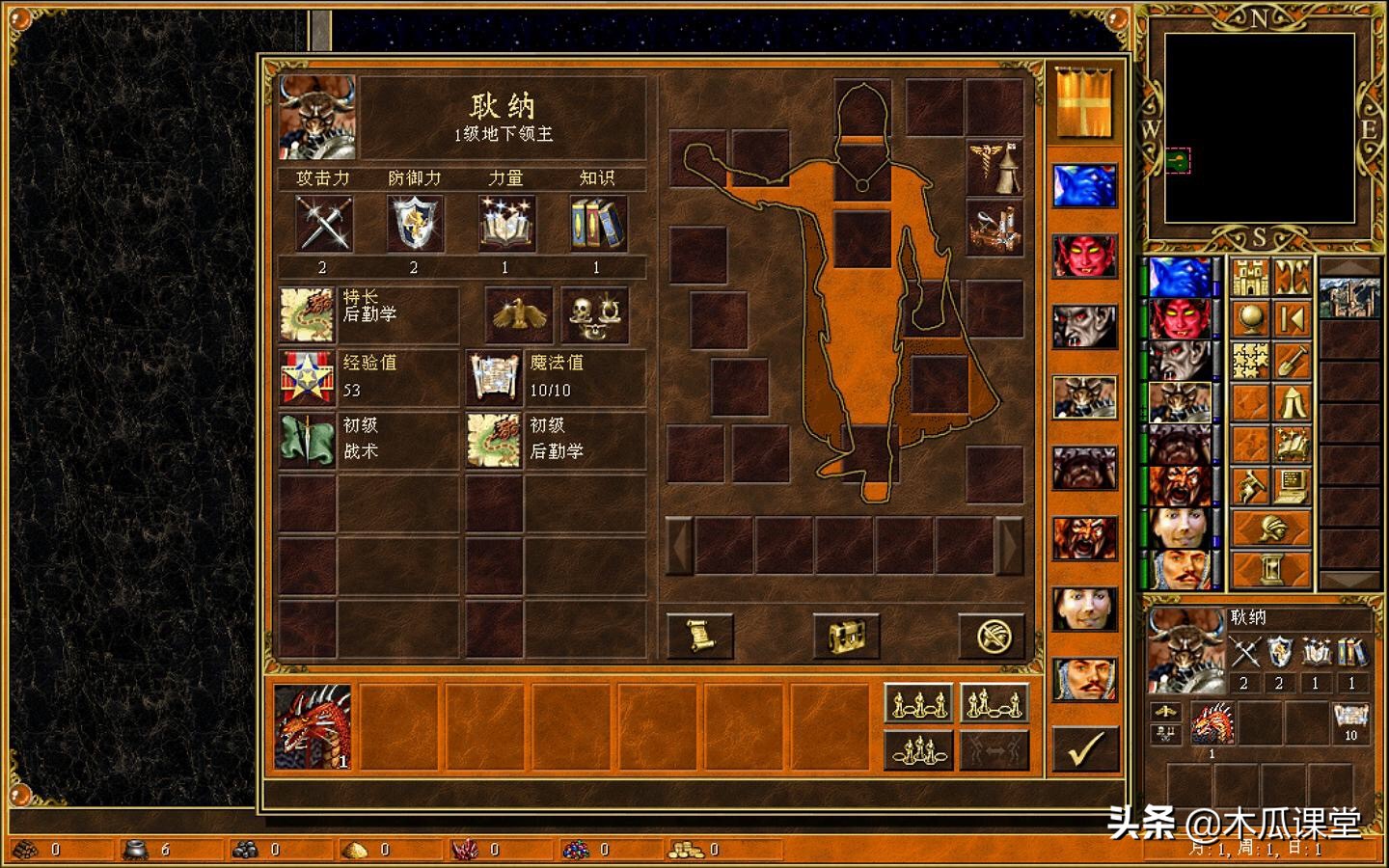Page the backpack with the right arrow
Image resolution: width=1389 pixels, height=868 pixels.
(1009, 546)
